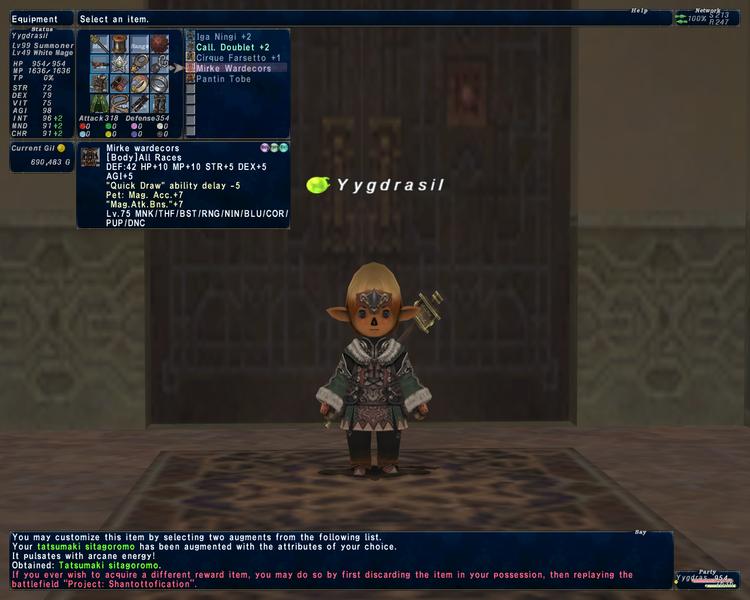Select the waist slot with rope belt
This screenshot has height=600, width=750.
click(119, 103)
